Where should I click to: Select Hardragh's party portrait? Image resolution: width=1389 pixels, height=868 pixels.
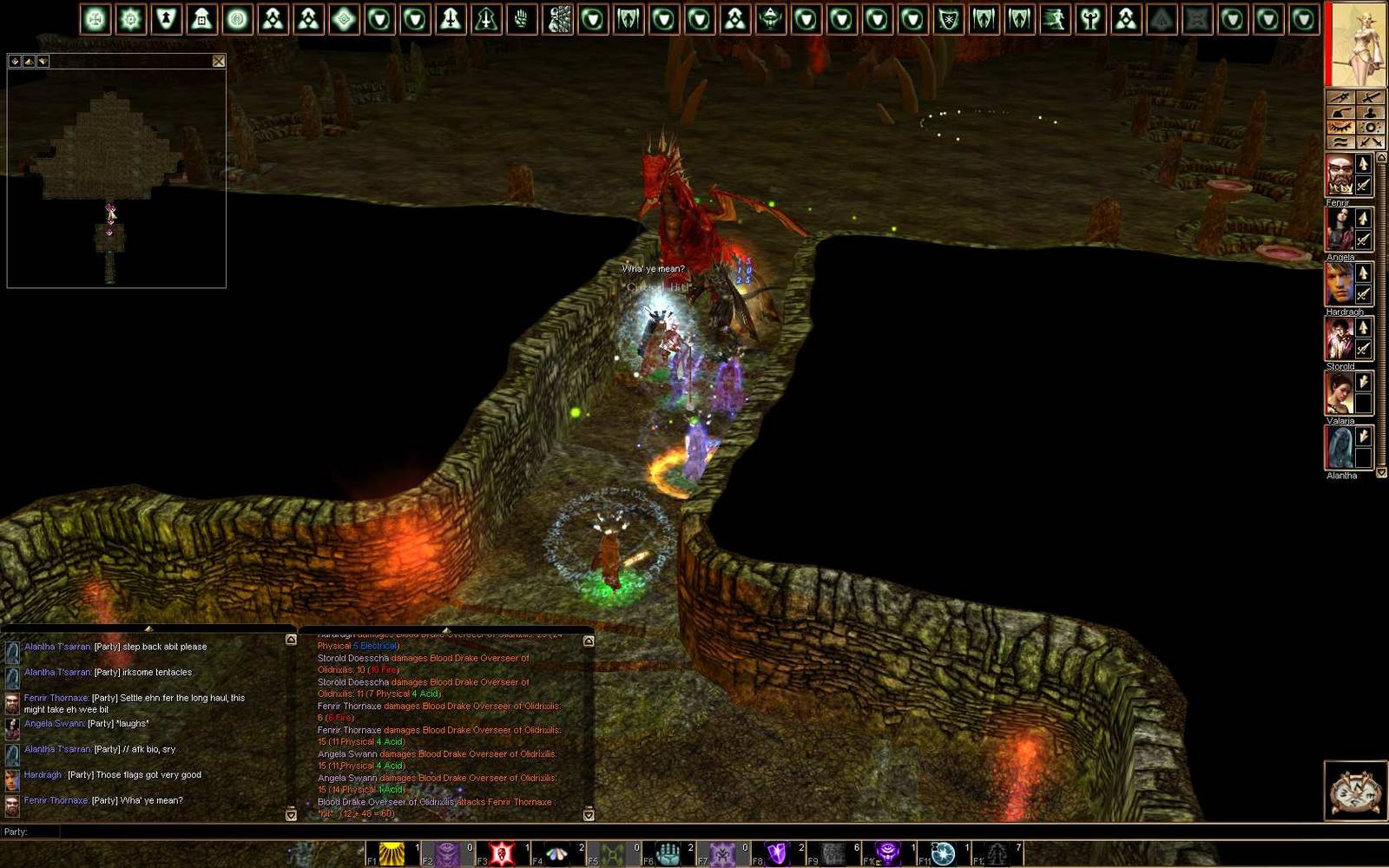pyautogui.click(x=1340, y=284)
